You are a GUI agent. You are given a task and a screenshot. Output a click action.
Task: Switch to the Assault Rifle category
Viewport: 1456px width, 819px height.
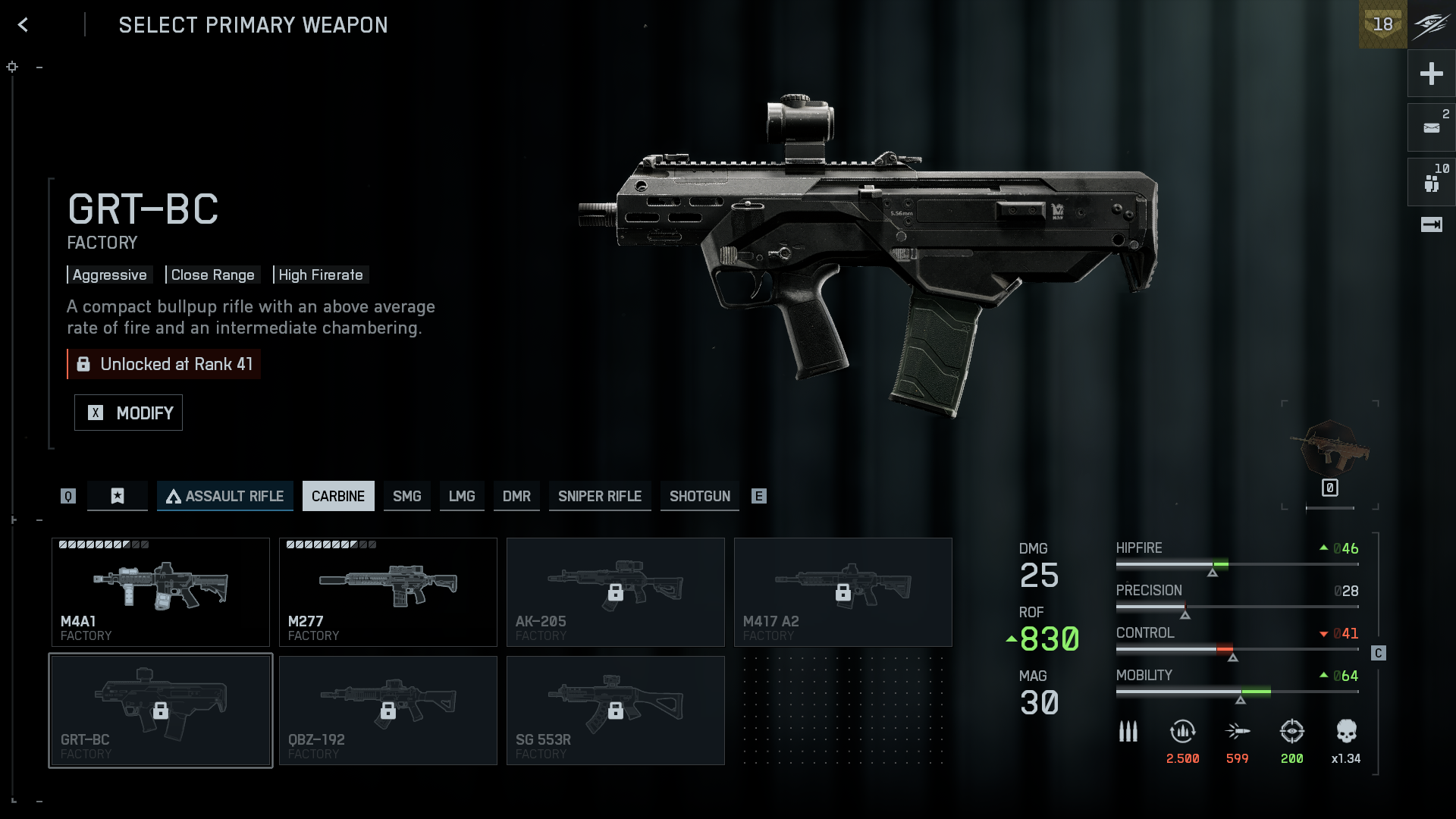point(225,496)
